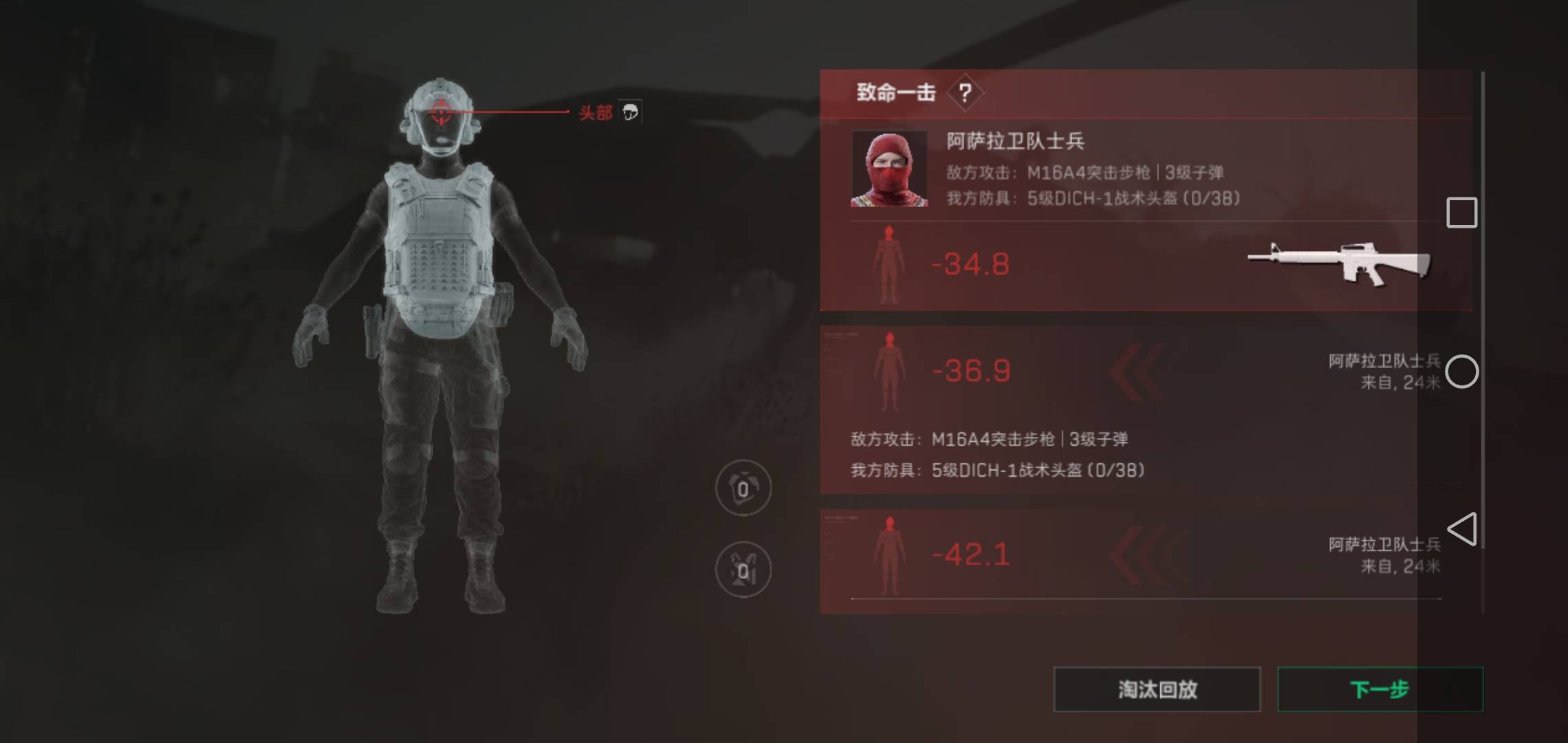Screen dimensions: 1568x743
Task: Select the -34.8 damage entry
Action: (970, 265)
